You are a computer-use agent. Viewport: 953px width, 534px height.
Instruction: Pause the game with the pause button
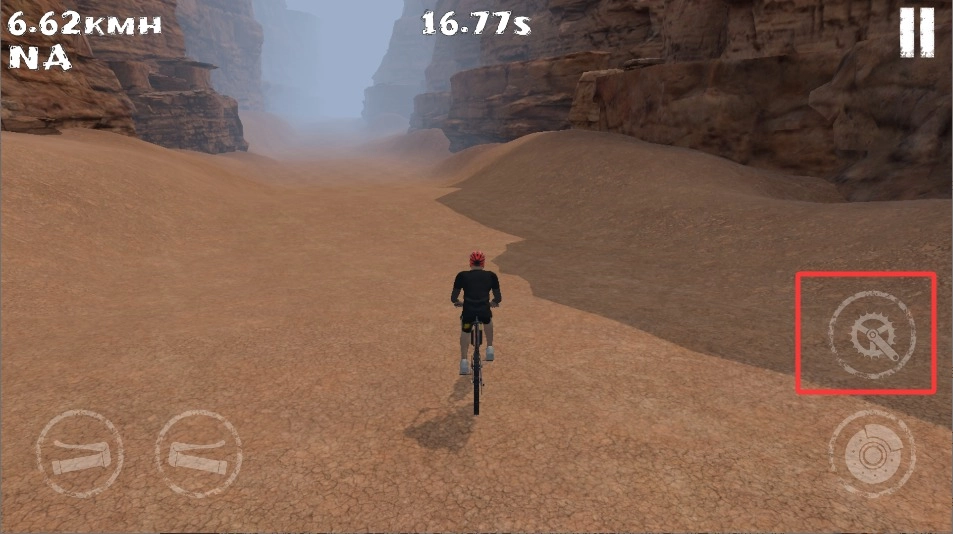(917, 31)
